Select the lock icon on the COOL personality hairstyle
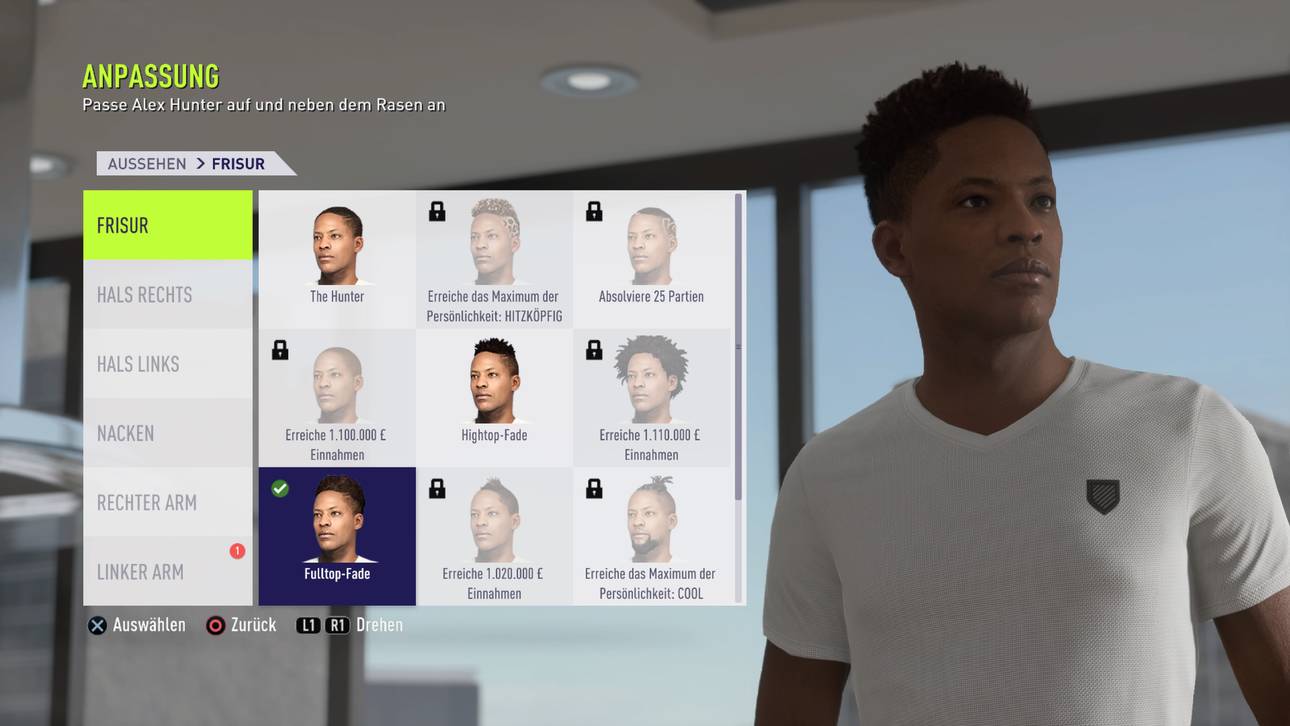The image size is (1290, 726). 594,488
